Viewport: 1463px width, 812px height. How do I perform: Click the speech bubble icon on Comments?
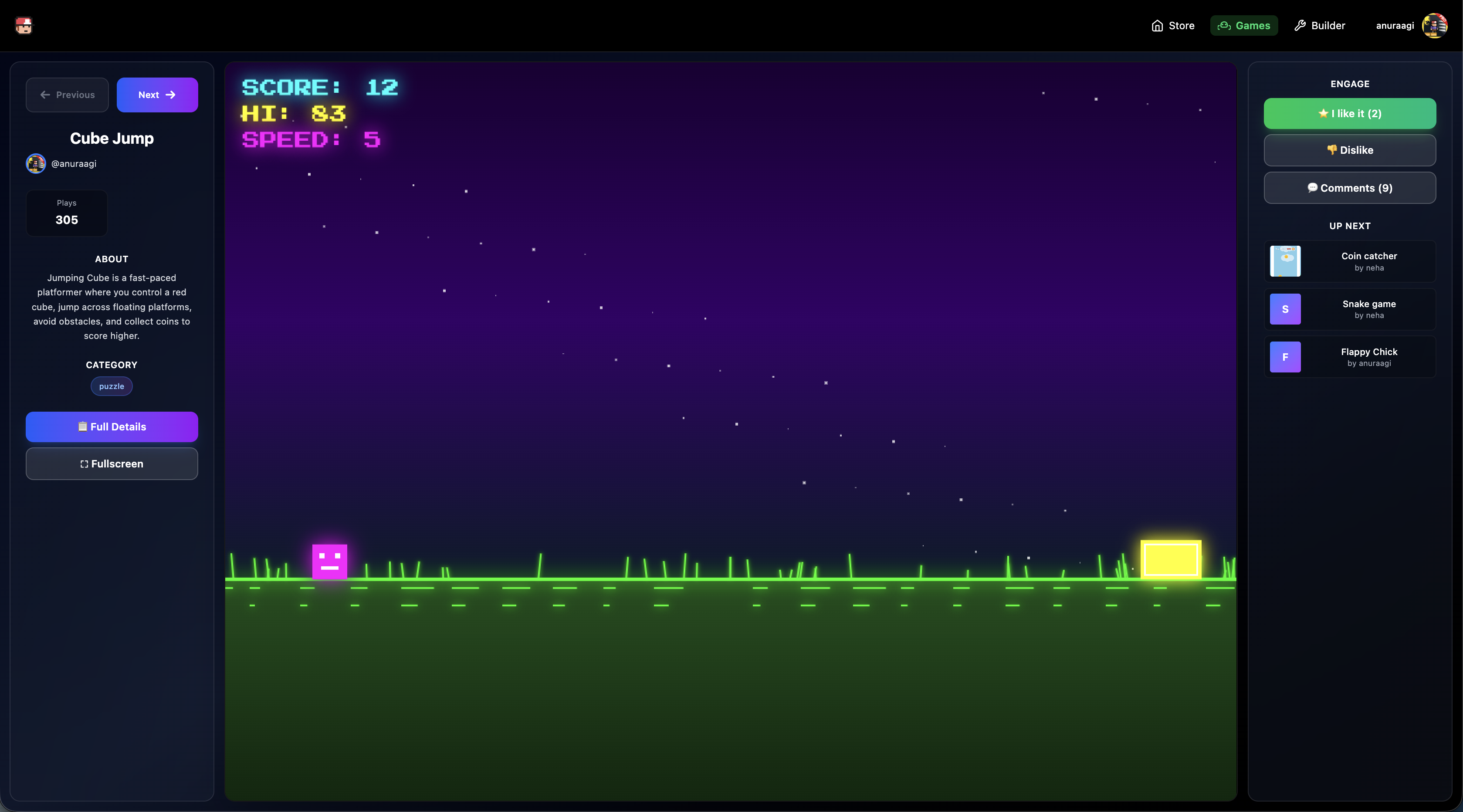pos(1313,188)
